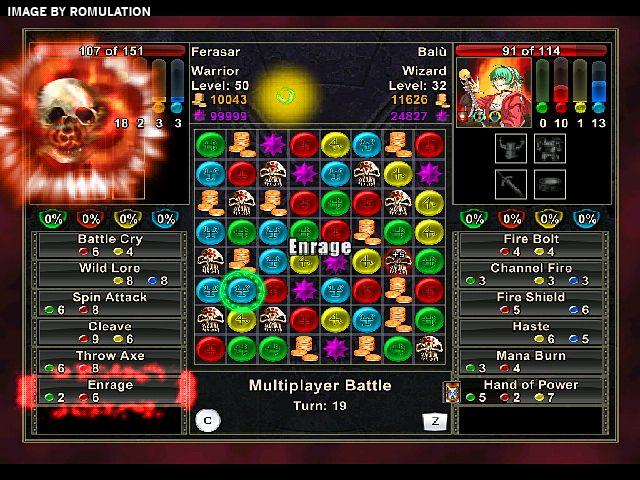640x480 pixels.
Task: Activate the Cleave spell
Action: point(110,332)
